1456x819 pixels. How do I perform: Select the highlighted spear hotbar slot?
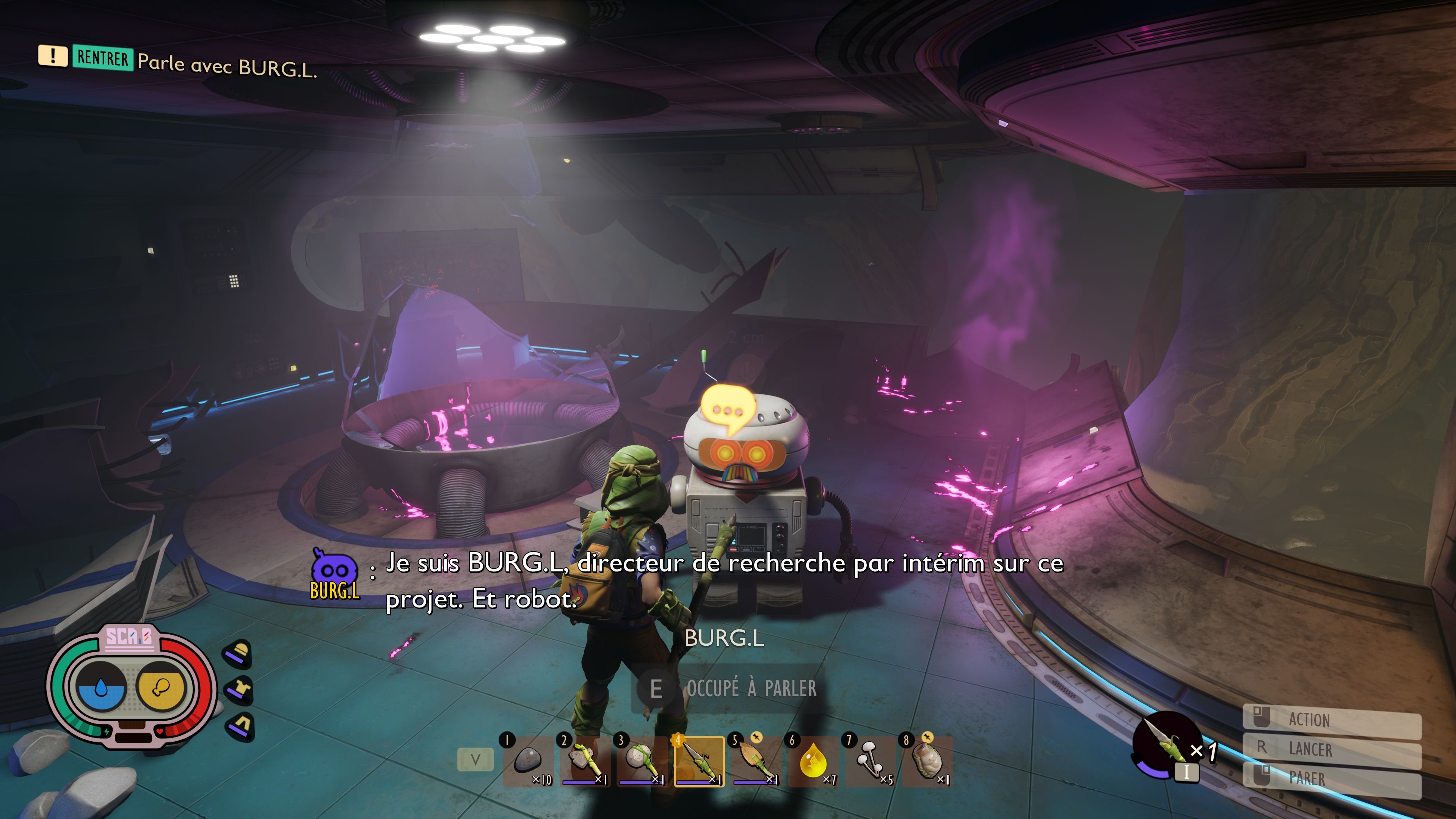pyautogui.click(x=699, y=760)
